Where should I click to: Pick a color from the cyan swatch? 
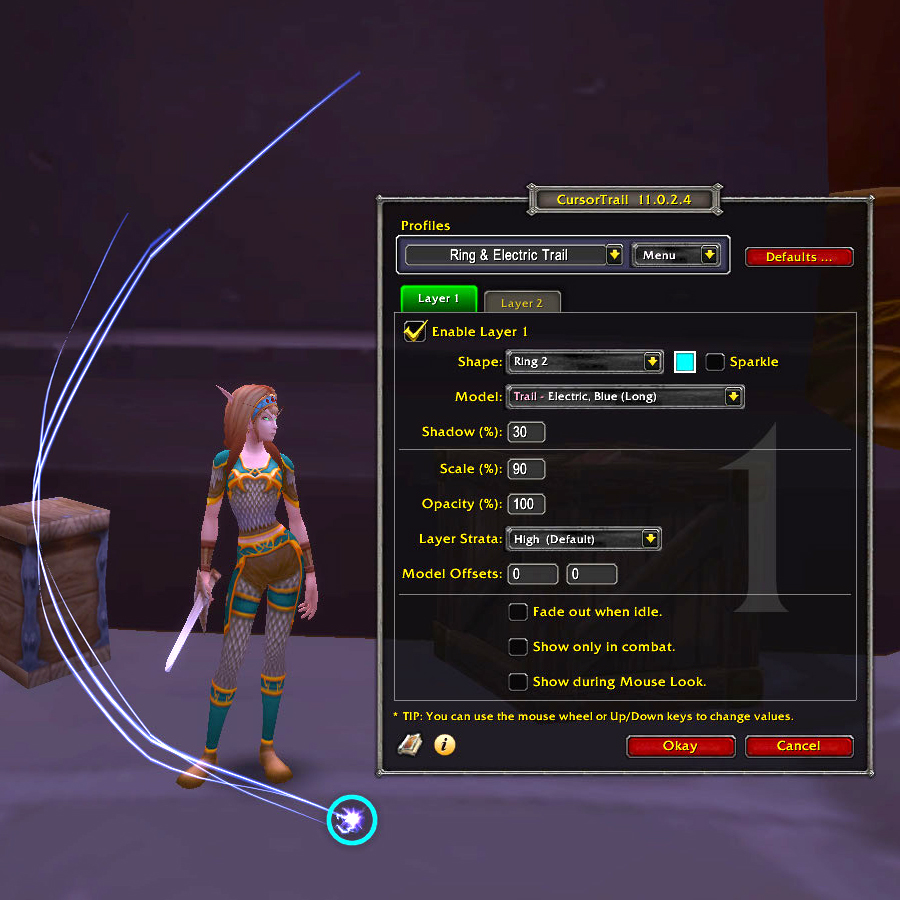[685, 362]
